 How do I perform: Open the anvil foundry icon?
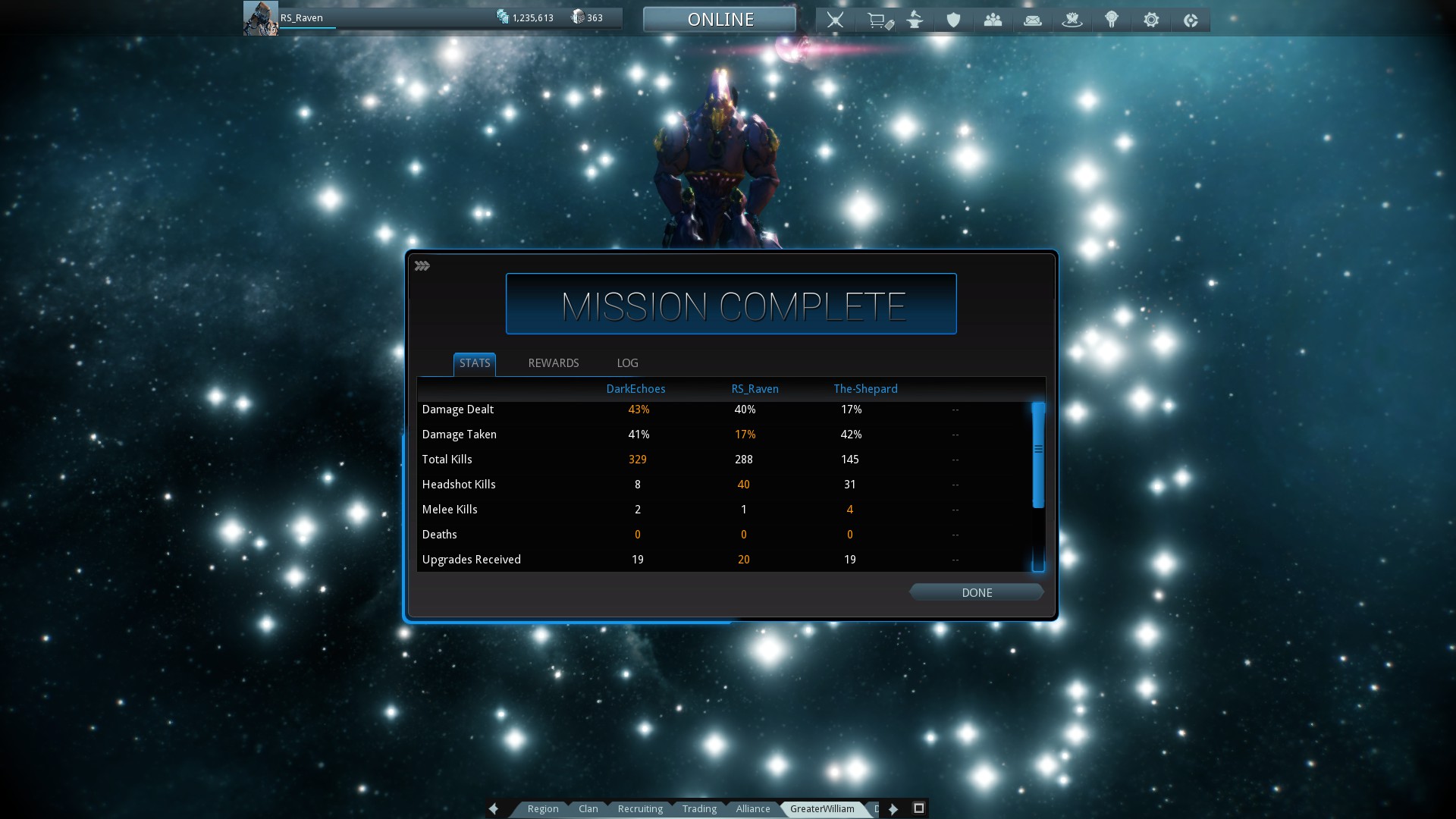[x=915, y=20]
